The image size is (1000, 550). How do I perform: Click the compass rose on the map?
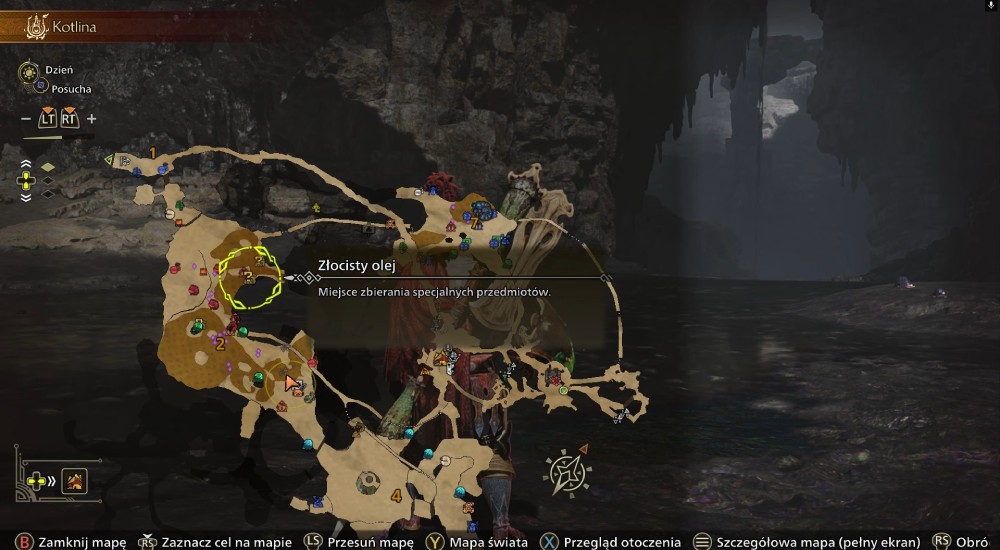[x=566, y=472]
